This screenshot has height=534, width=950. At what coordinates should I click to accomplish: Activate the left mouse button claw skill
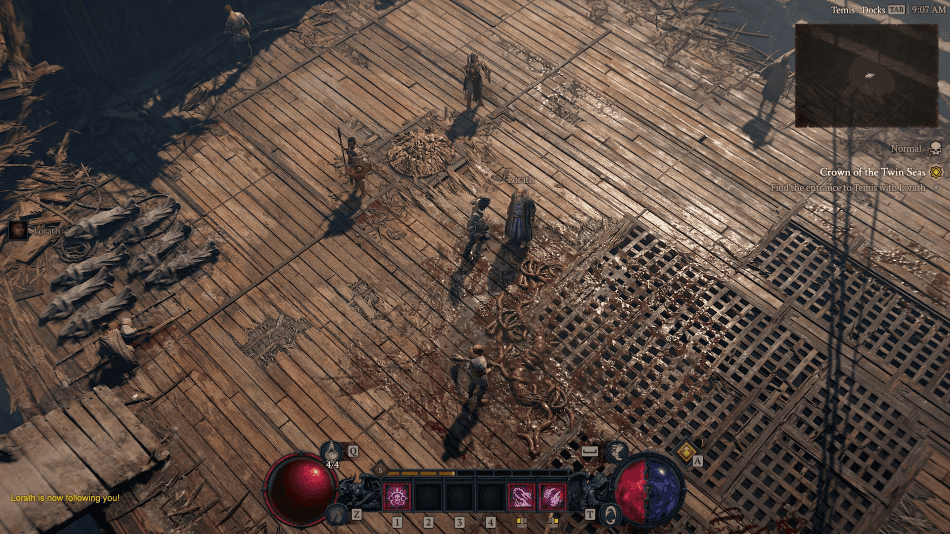point(521,496)
